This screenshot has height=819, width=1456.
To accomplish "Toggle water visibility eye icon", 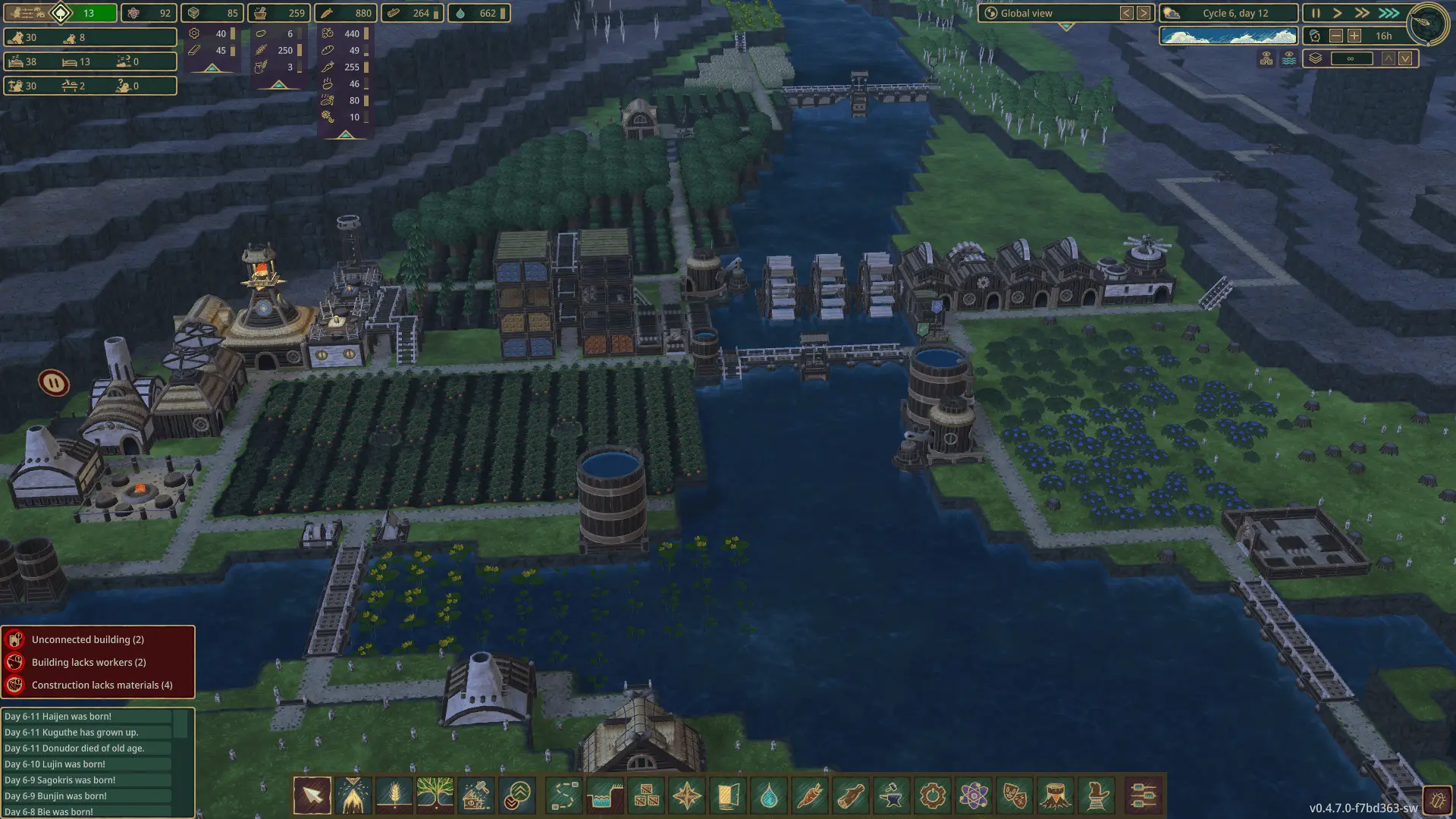I will coord(1288,58).
